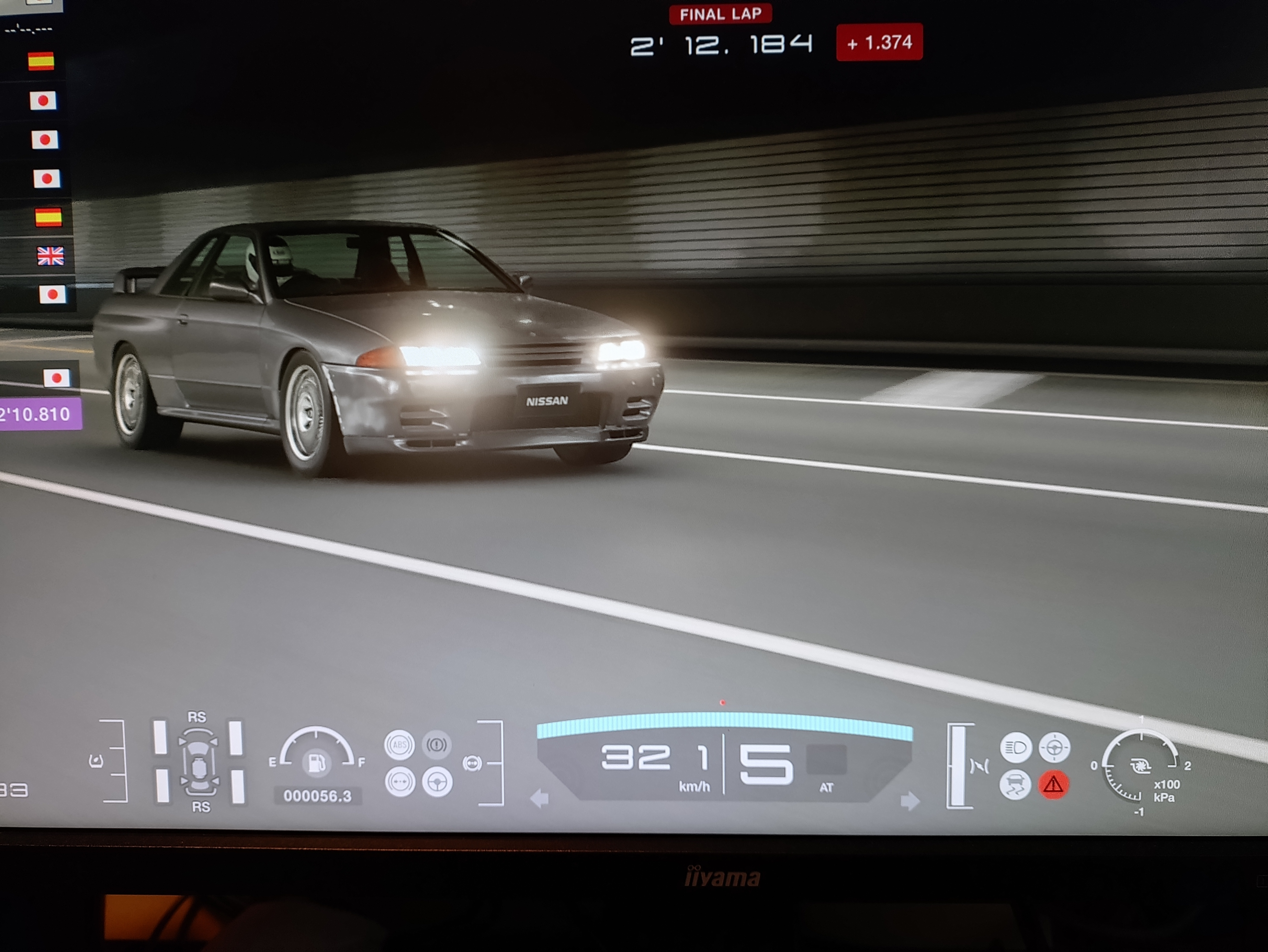Click the left turn arrow indicator
The image size is (1268, 952).
(x=539, y=798)
